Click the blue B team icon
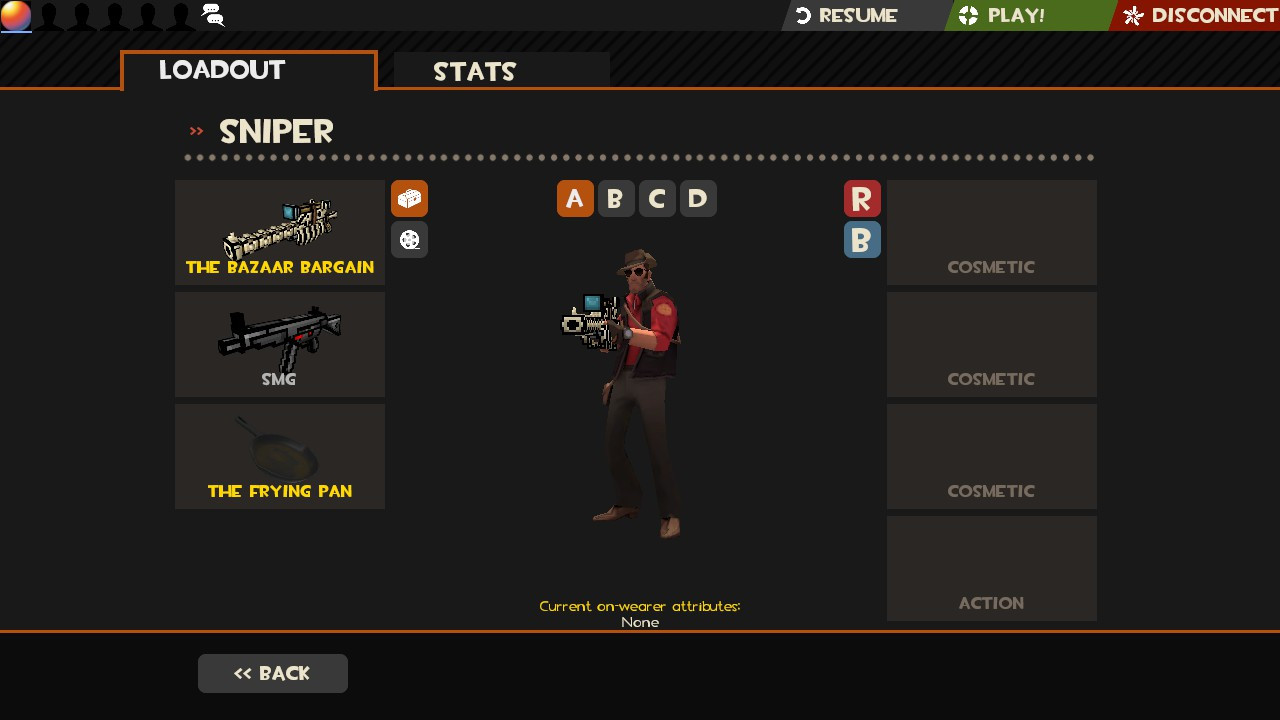 click(x=862, y=239)
